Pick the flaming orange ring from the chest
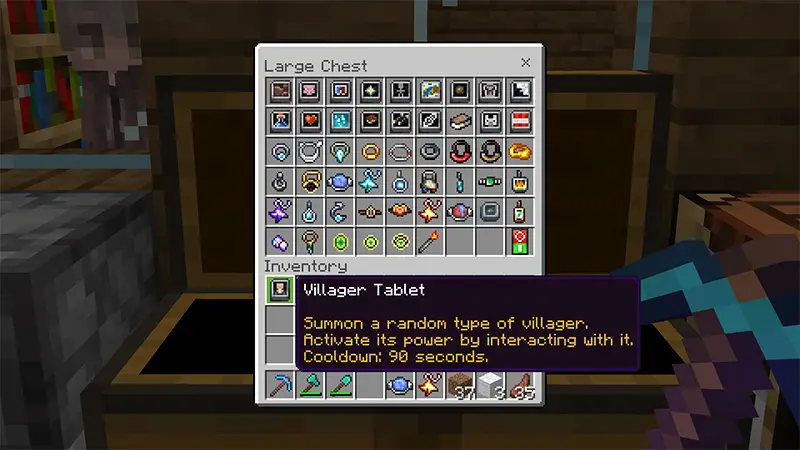This screenshot has width=800, height=450. (x=521, y=152)
